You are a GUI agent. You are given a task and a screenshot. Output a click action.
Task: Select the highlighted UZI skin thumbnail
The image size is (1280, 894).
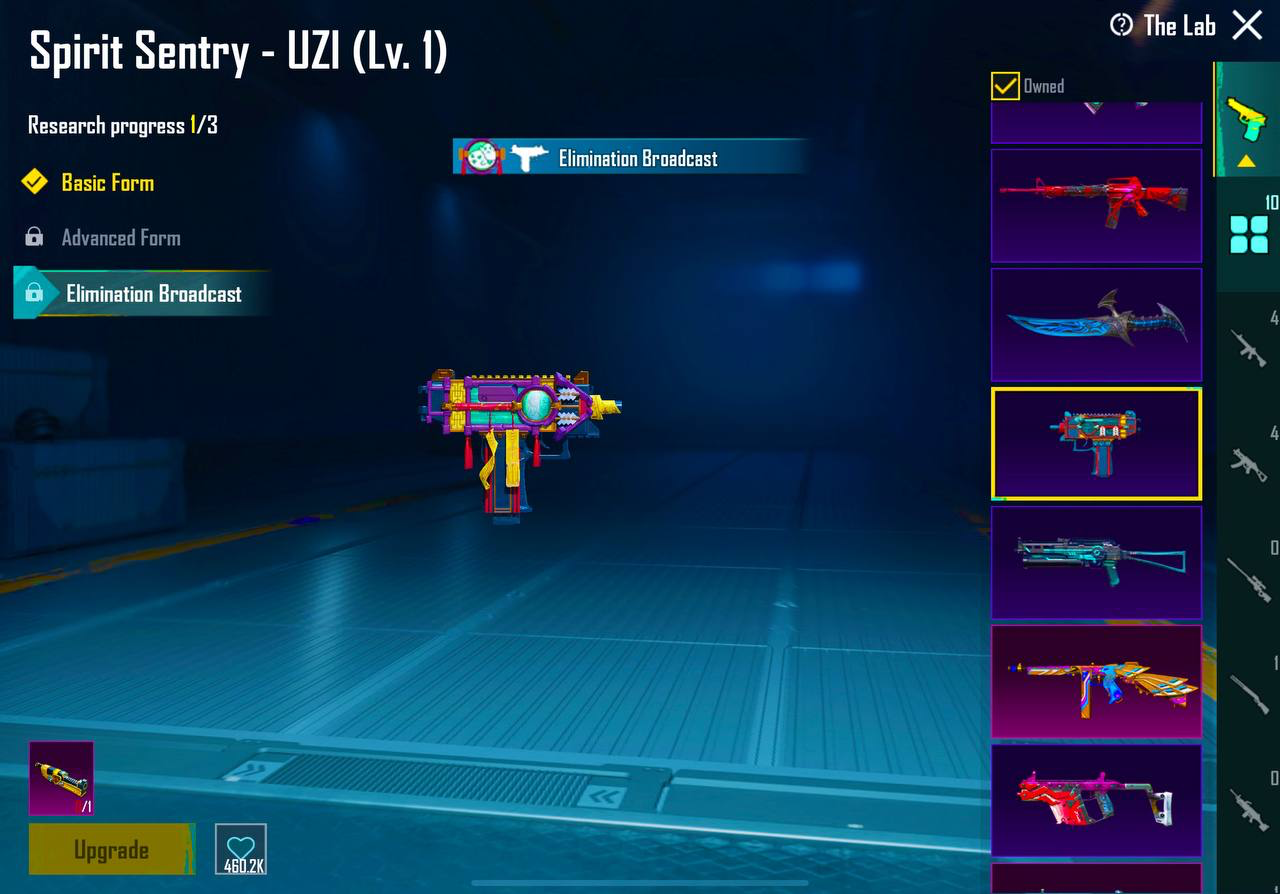pyautogui.click(x=1096, y=443)
